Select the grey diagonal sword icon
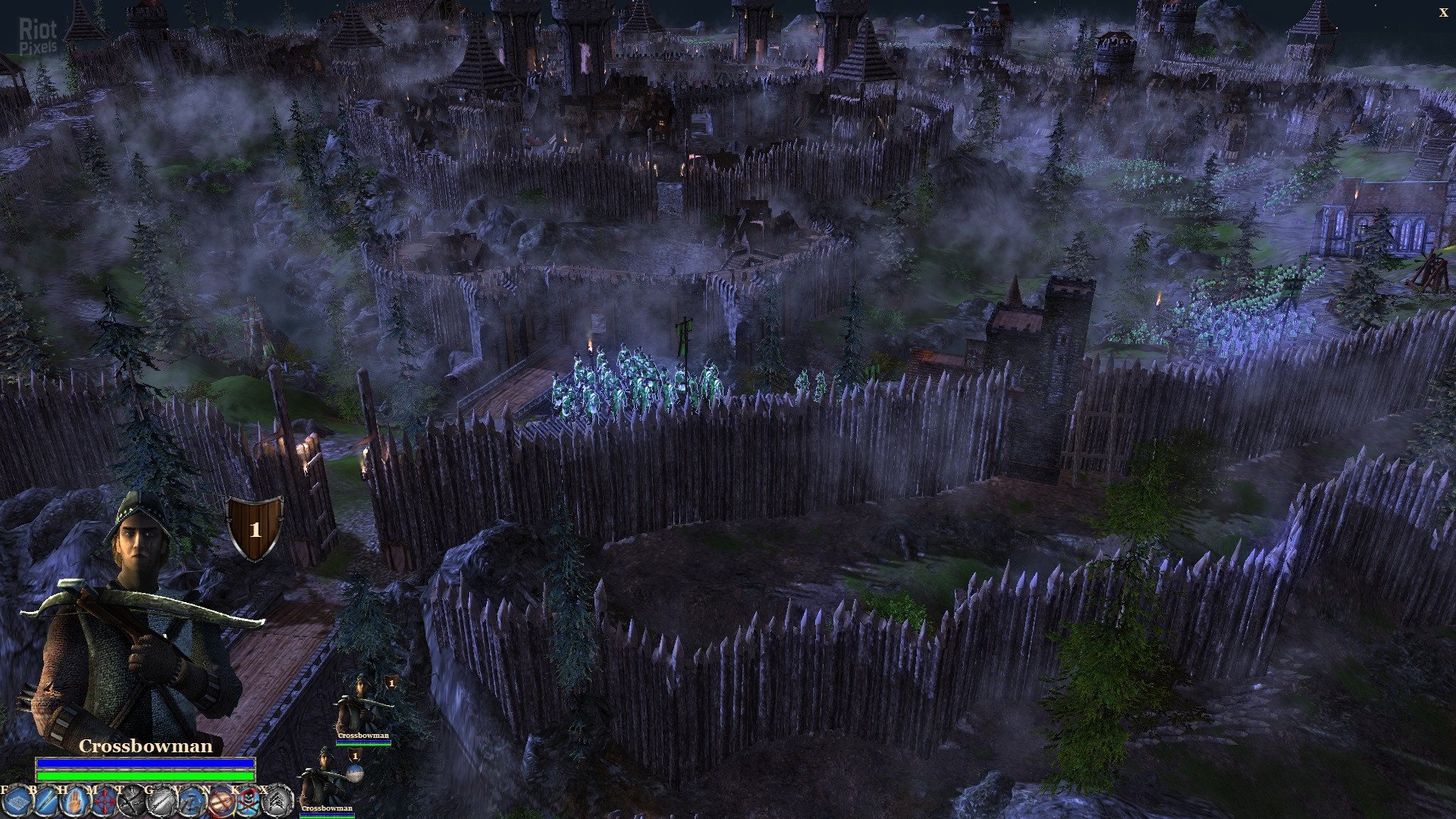The height and width of the screenshot is (819, 1456). (161, 800)
